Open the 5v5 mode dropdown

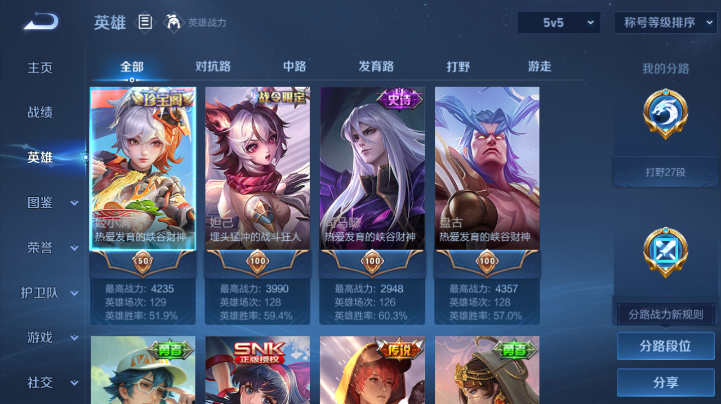[x=558, y=22]
